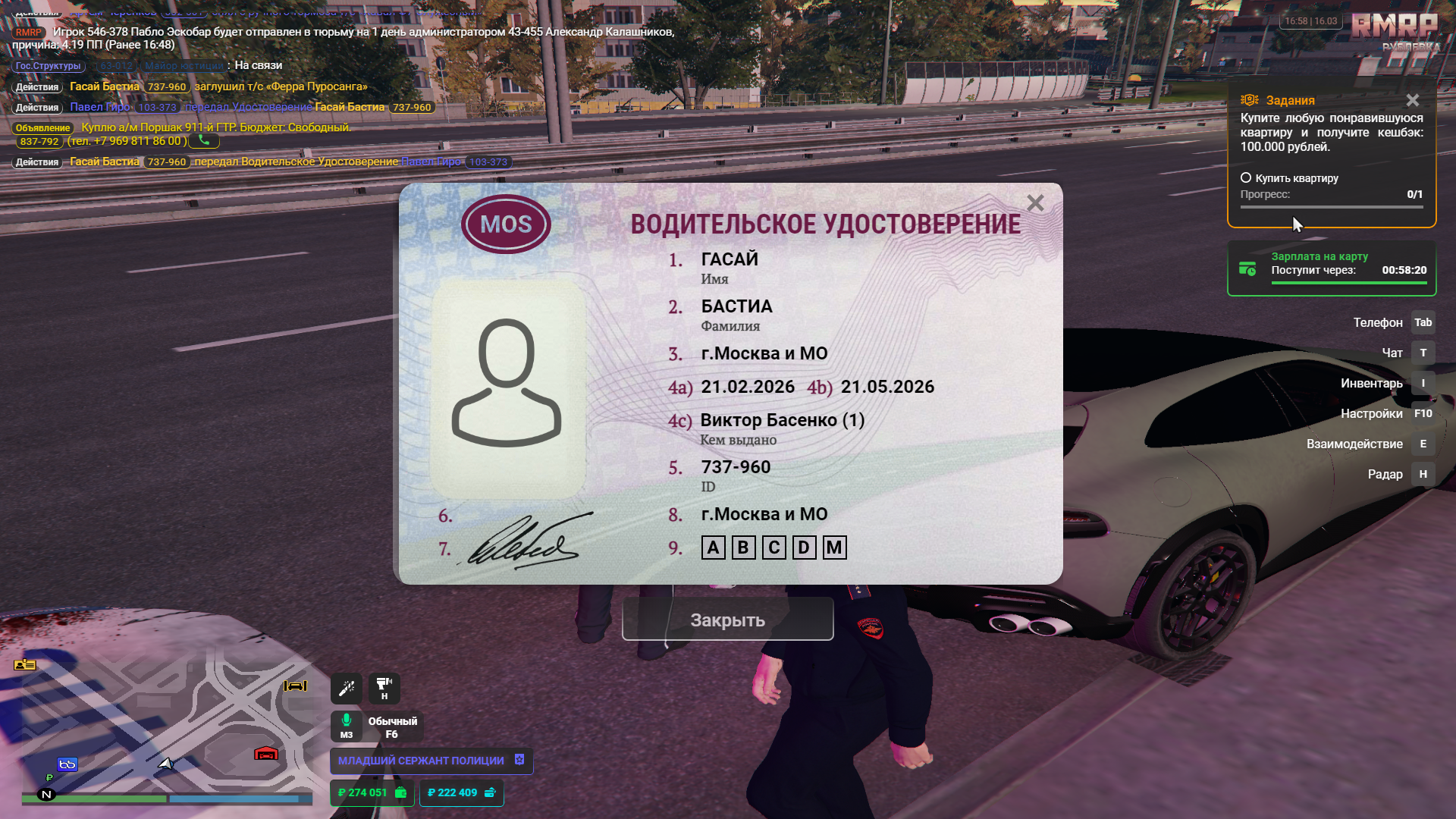This screenshot has height=819, width=1456.
Task: Click the phone call icon in the ad
Action: [204, 140]
